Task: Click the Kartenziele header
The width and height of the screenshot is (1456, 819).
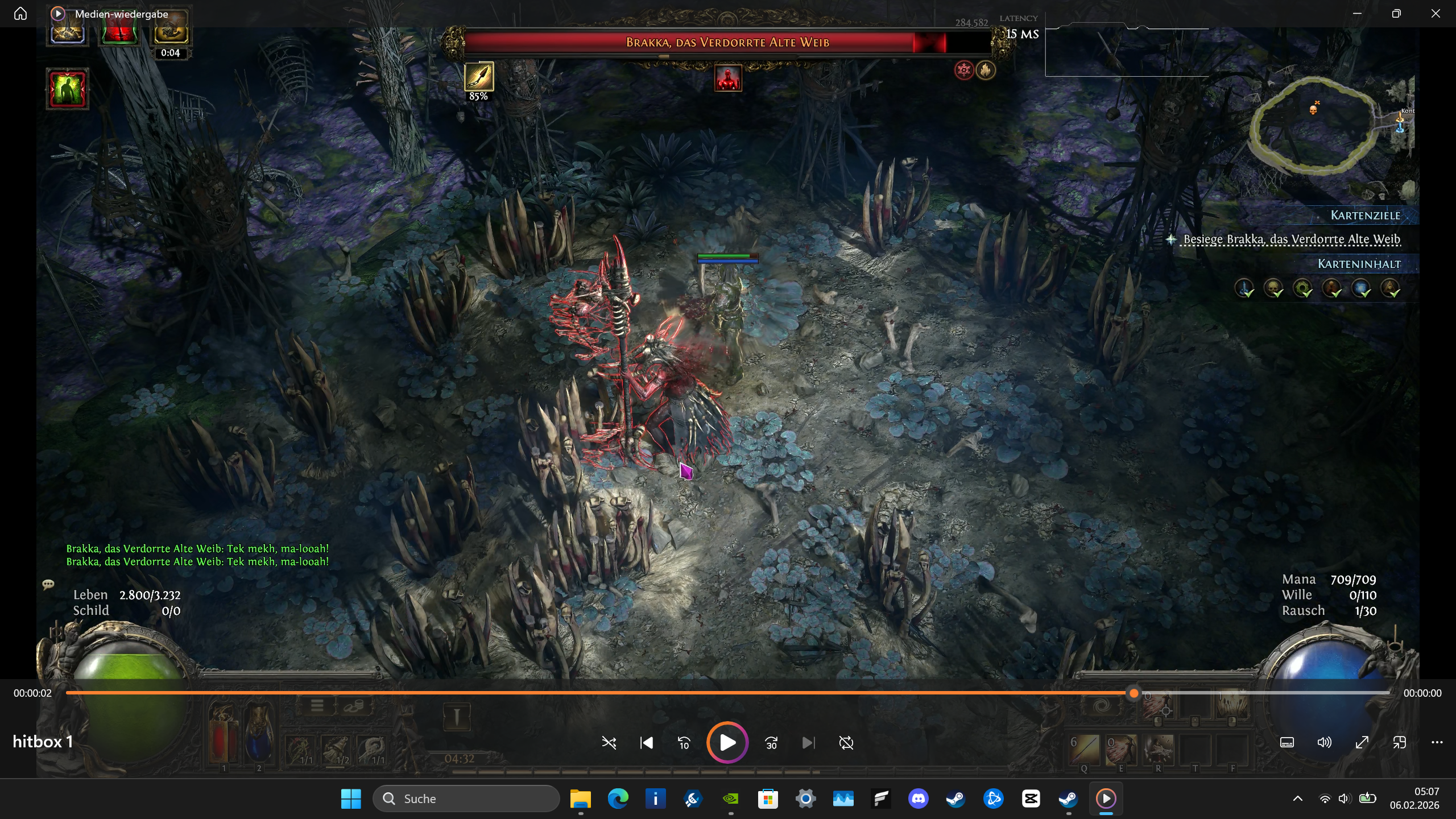Action: [1365, 216]
